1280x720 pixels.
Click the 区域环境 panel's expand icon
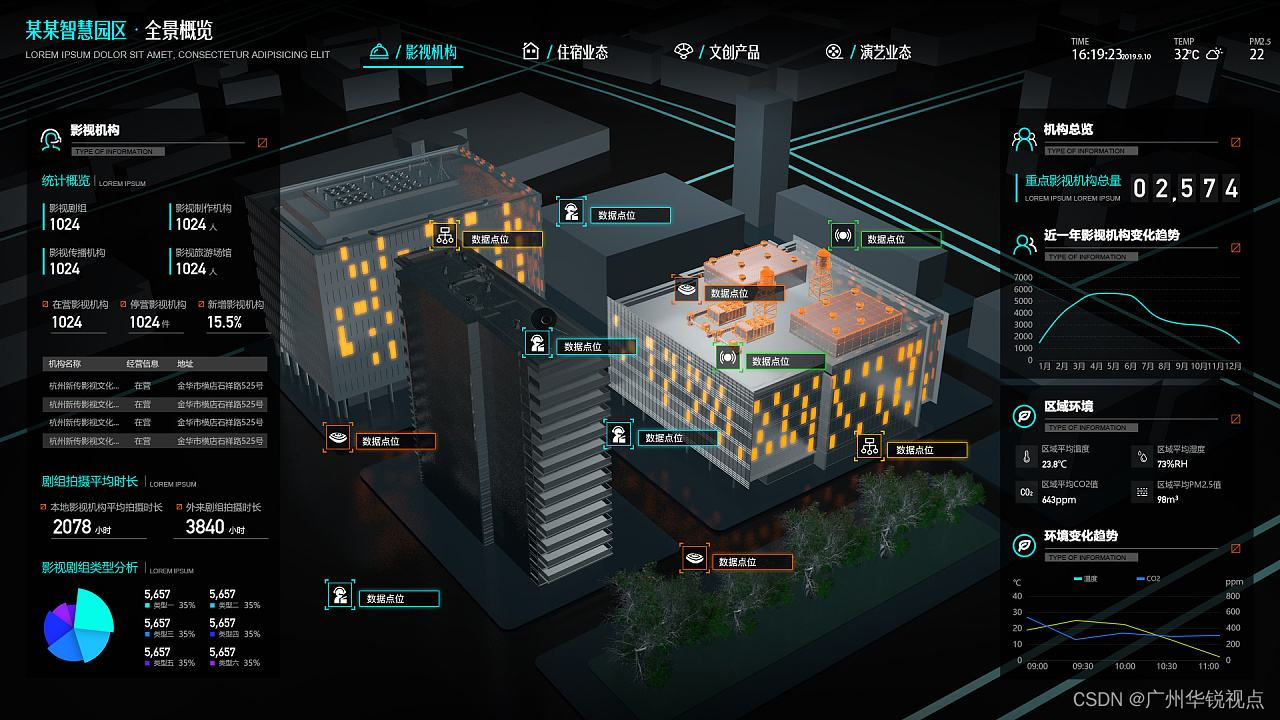coord(1236,419)
